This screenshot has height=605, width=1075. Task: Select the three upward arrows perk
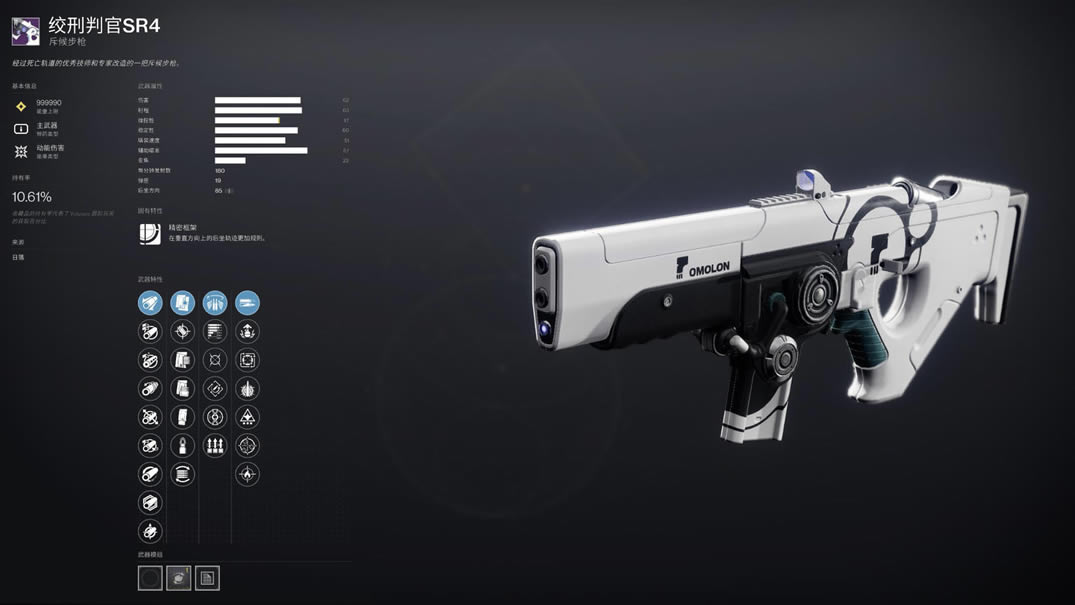coord(215,446)
